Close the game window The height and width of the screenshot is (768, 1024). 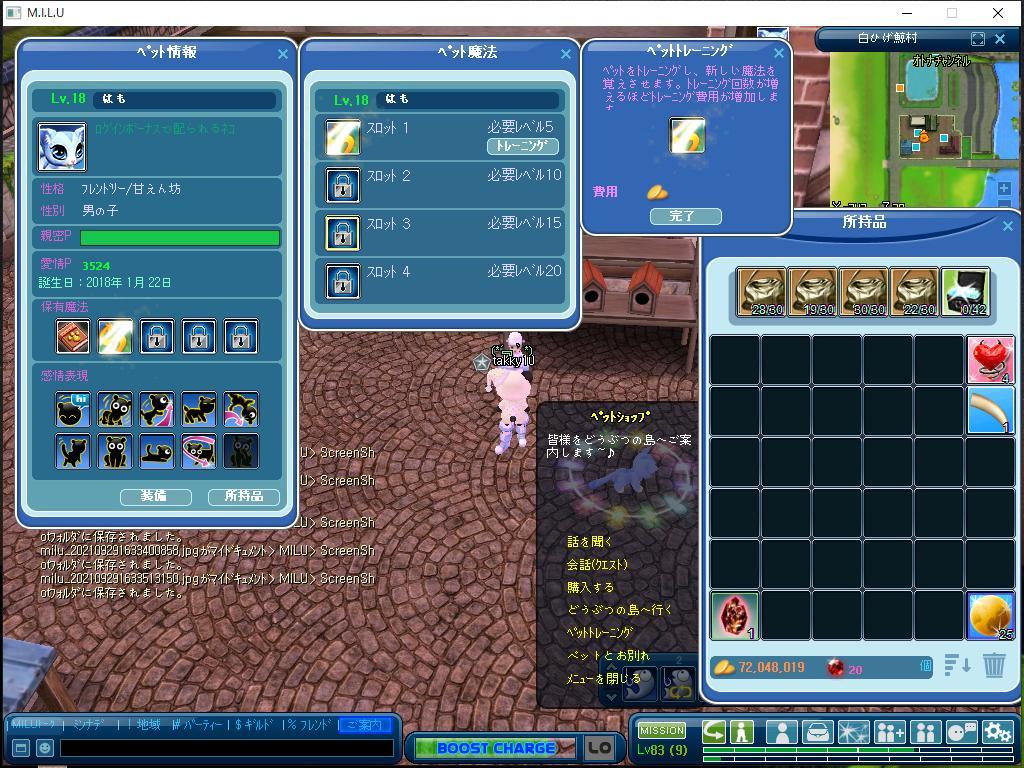[998, 13]
